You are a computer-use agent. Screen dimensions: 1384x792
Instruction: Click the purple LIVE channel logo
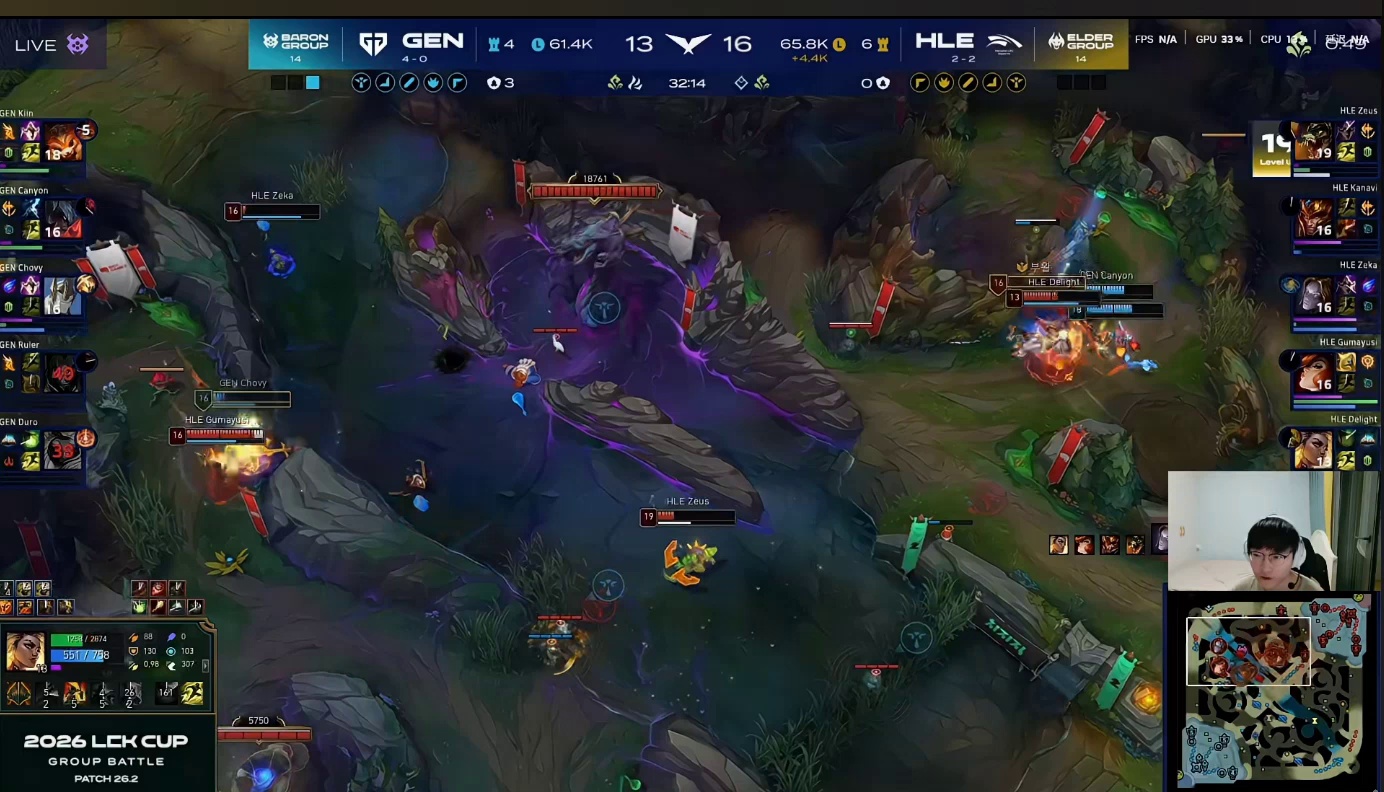click(78, 44)
